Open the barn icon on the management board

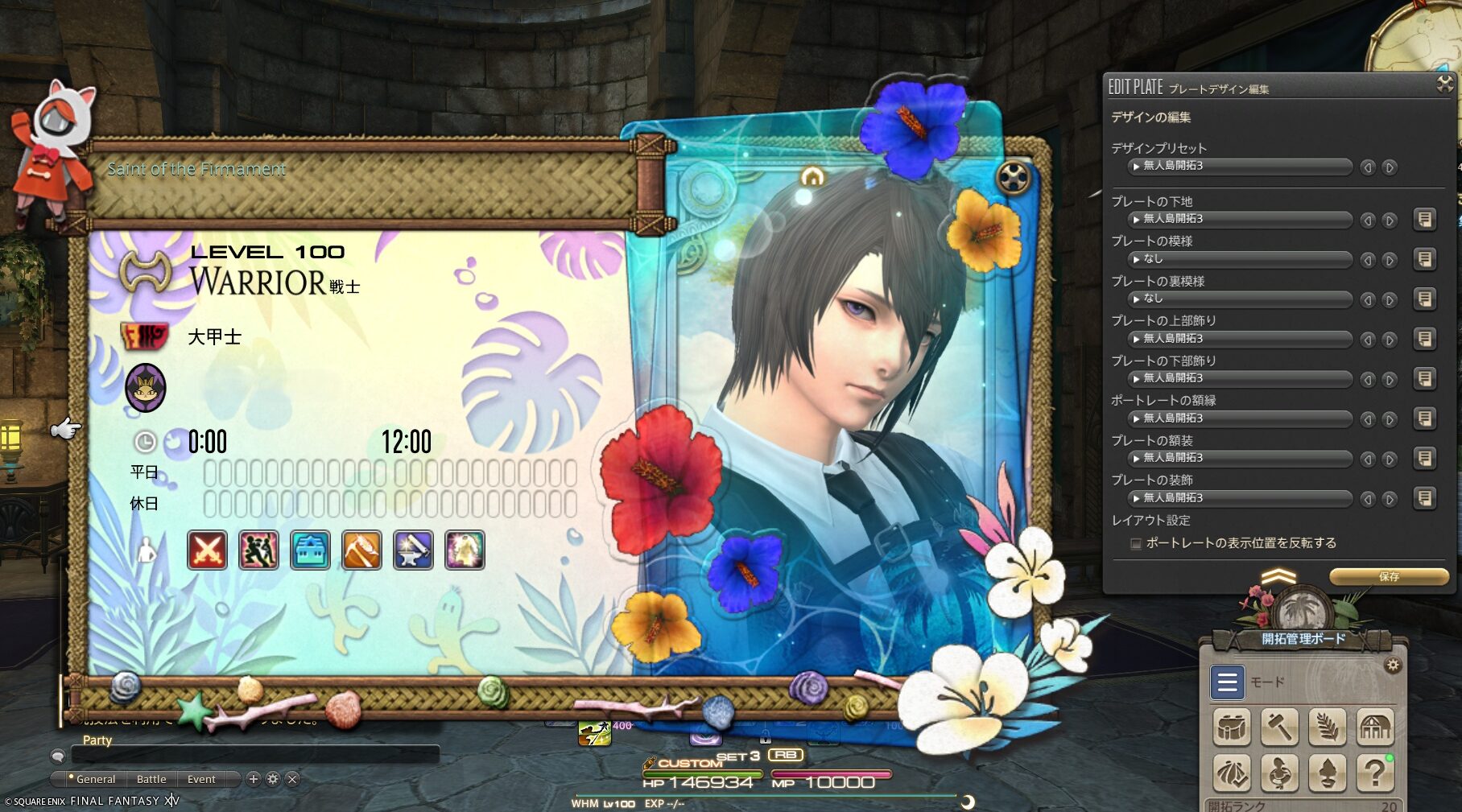1375,728
